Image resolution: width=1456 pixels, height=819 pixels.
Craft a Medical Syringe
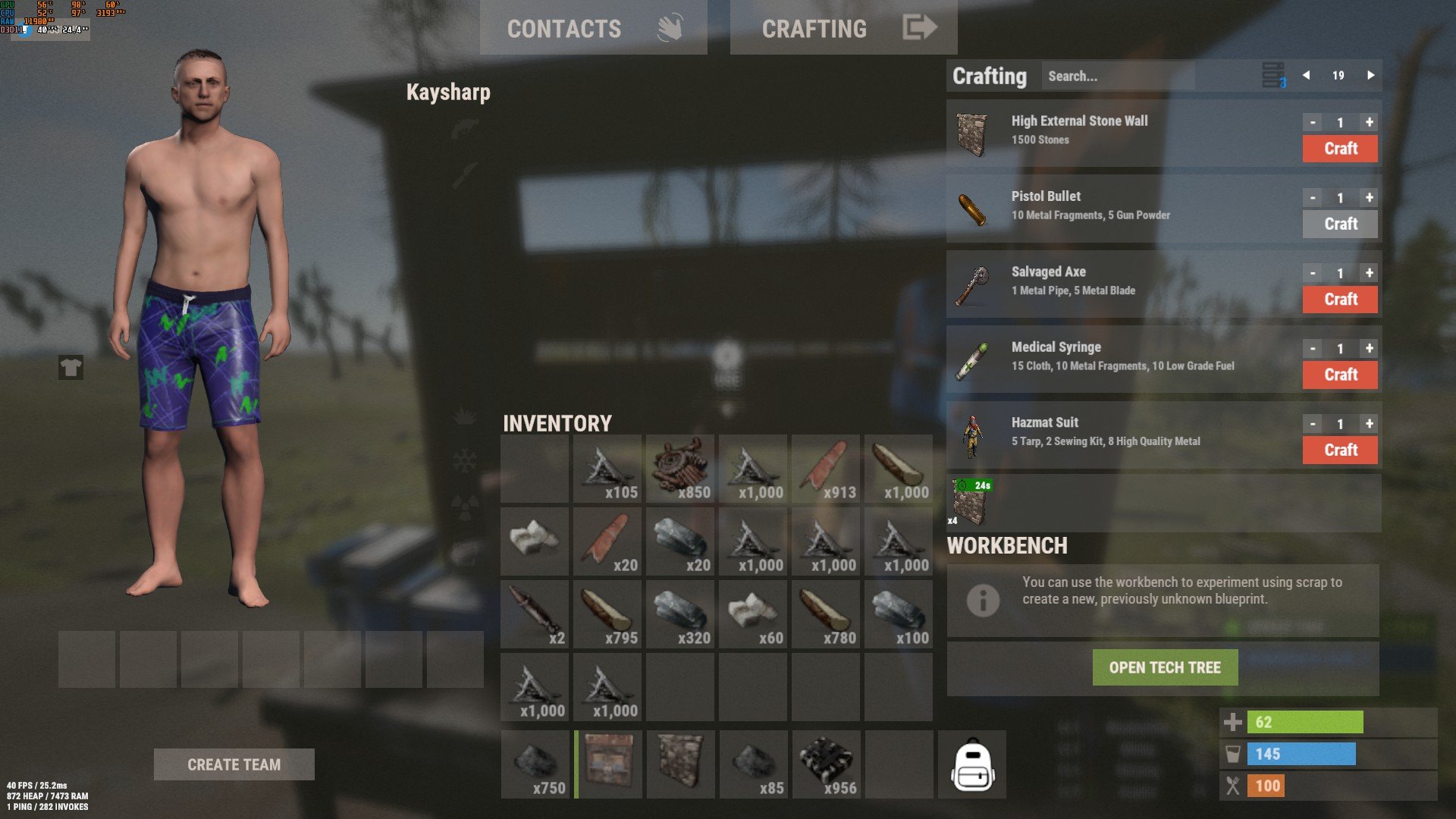pyautogui.click(x=1340, y=375)
